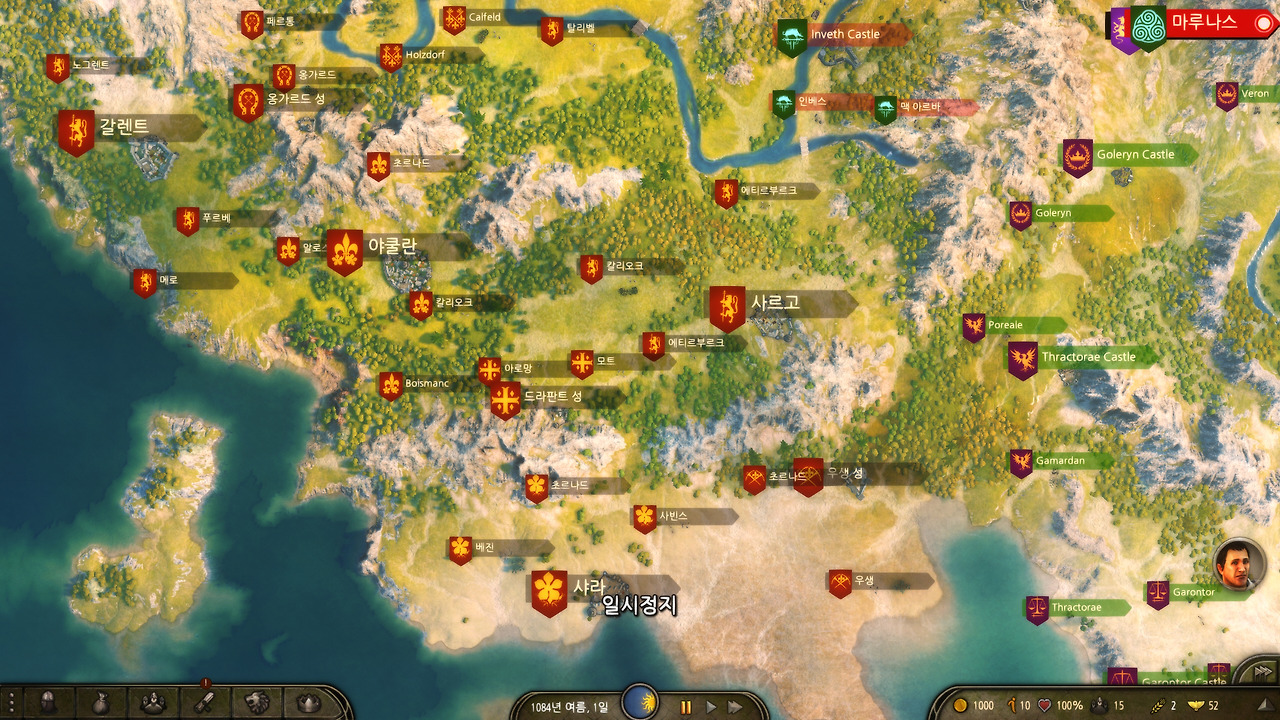The image size is (1280, 720).
Task: Click the influence icon showing 10
Action: point(1010,705)
